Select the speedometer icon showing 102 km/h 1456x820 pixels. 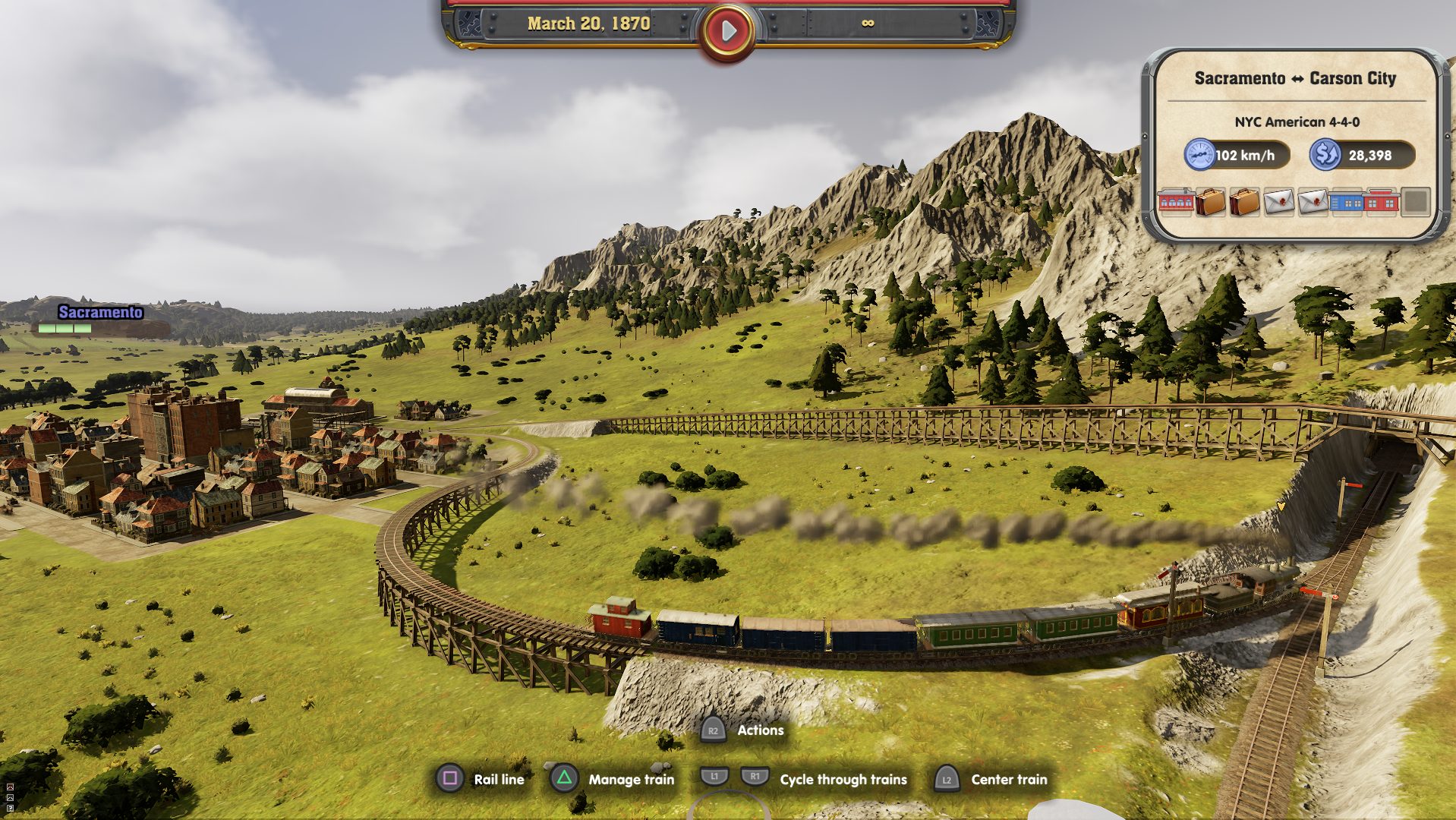(x=1198, y=154)
